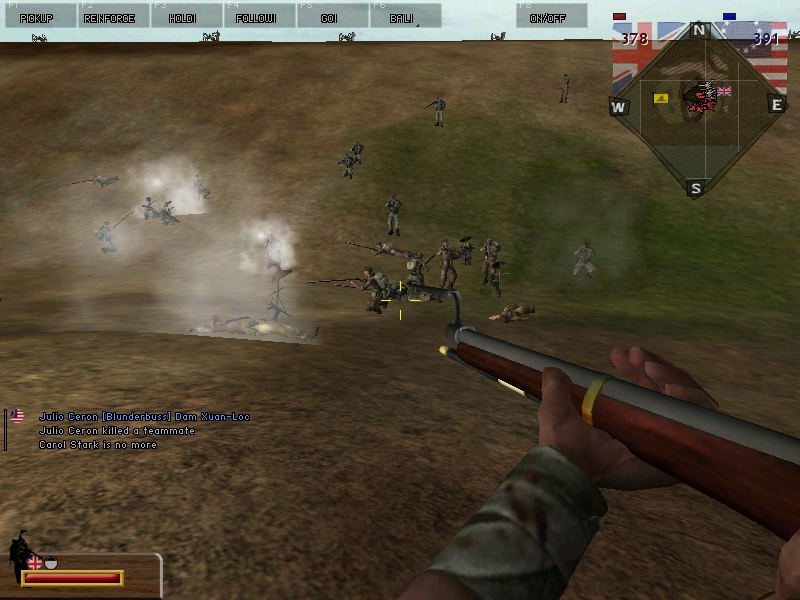Click the BAIL! command button

pos(402,17)
